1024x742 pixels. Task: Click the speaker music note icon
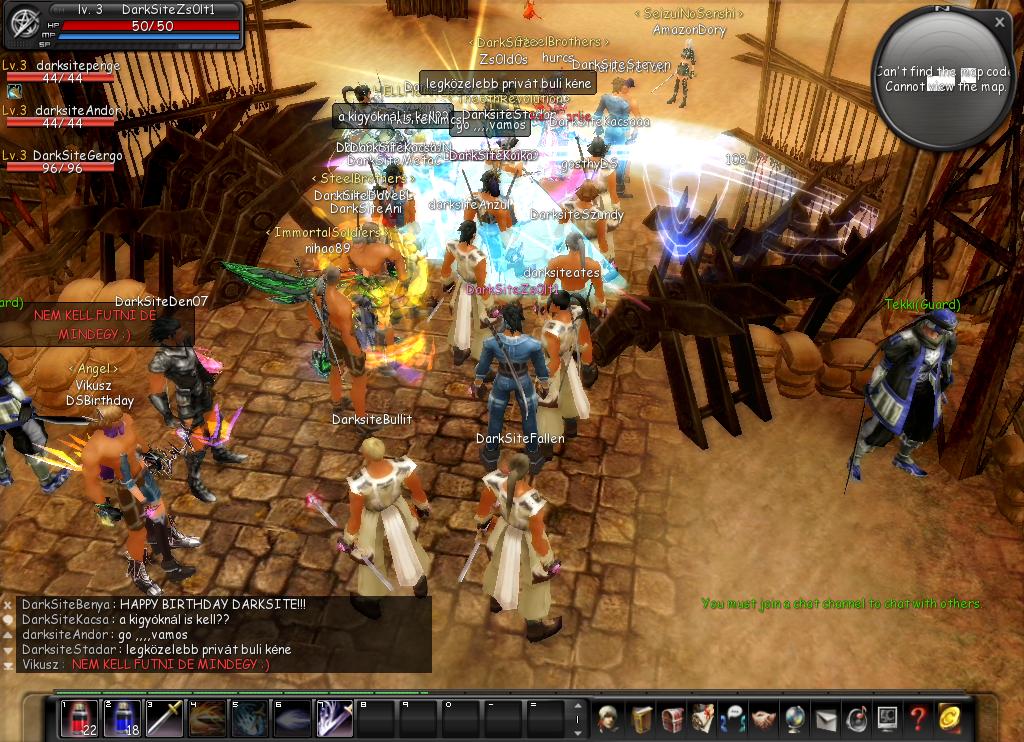[x=857, y=718]
